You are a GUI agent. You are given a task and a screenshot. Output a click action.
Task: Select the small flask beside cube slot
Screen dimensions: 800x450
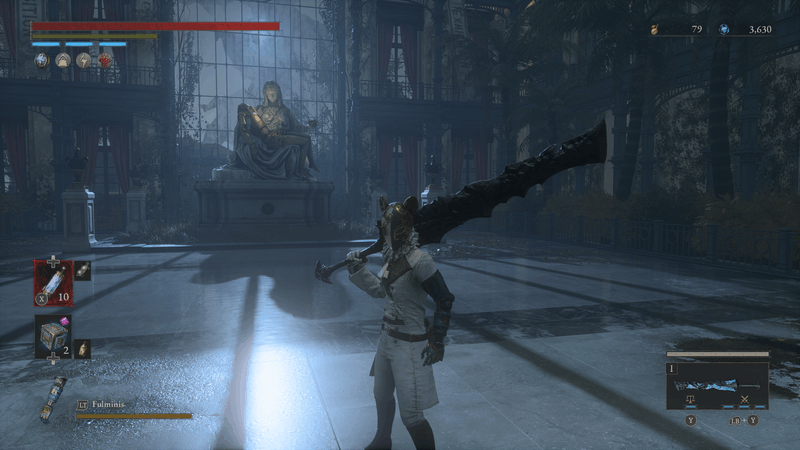click(x=83, y=348)
